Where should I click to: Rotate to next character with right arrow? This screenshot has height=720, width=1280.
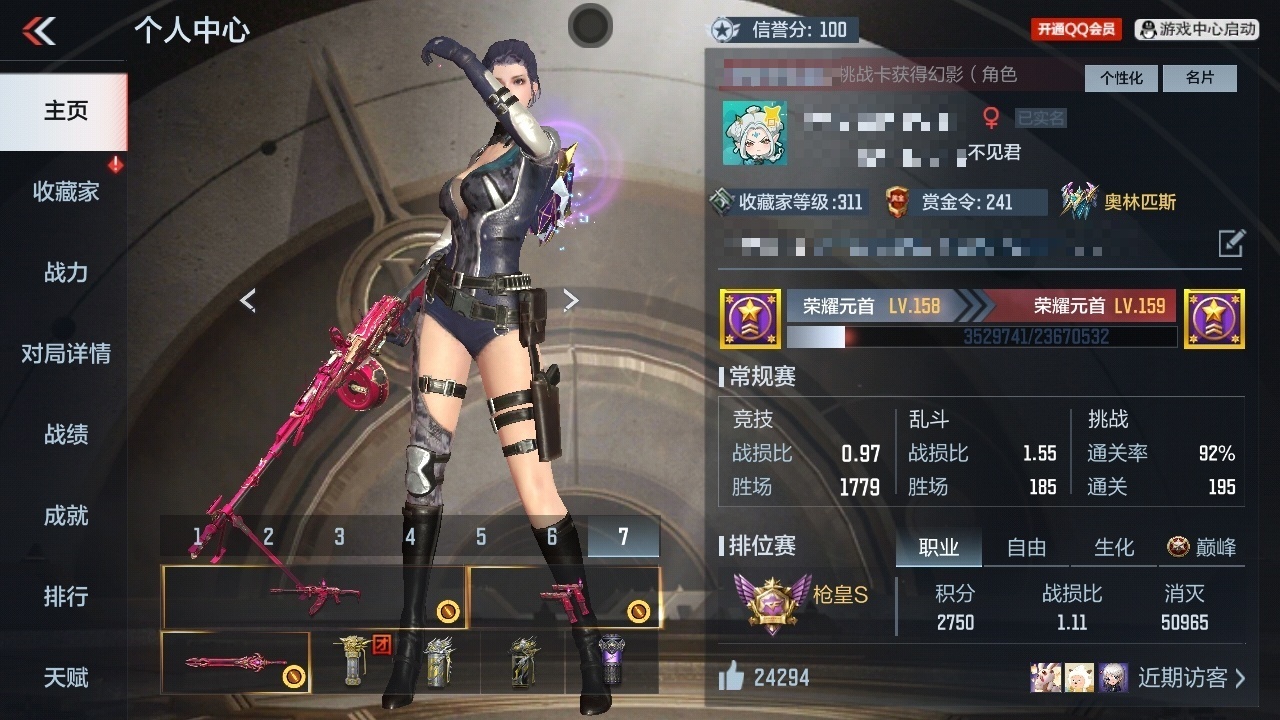(571, 300)
